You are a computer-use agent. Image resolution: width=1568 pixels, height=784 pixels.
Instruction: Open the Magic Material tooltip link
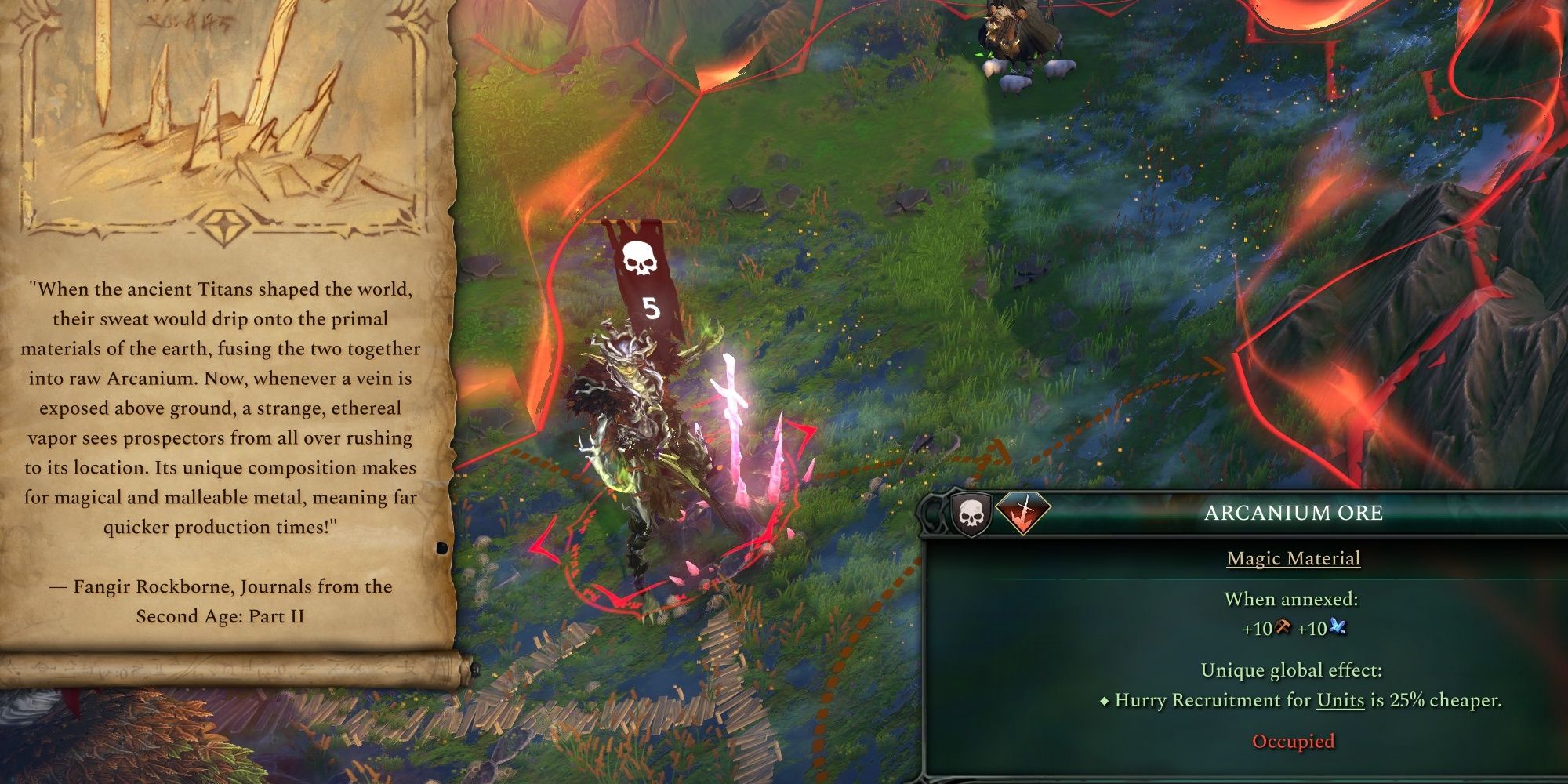pos(1294,558)
